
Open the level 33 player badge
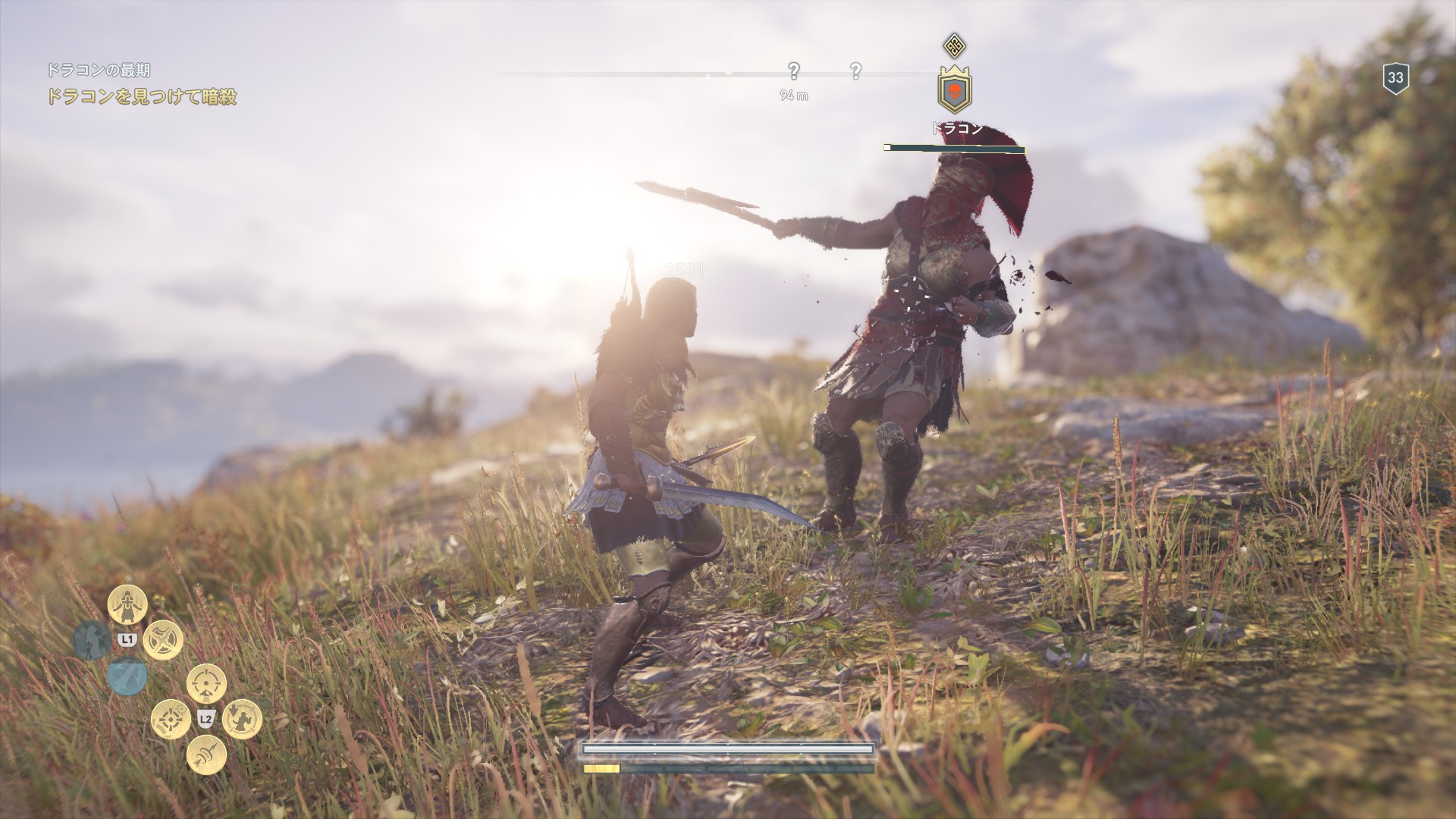click(1395, 77)
